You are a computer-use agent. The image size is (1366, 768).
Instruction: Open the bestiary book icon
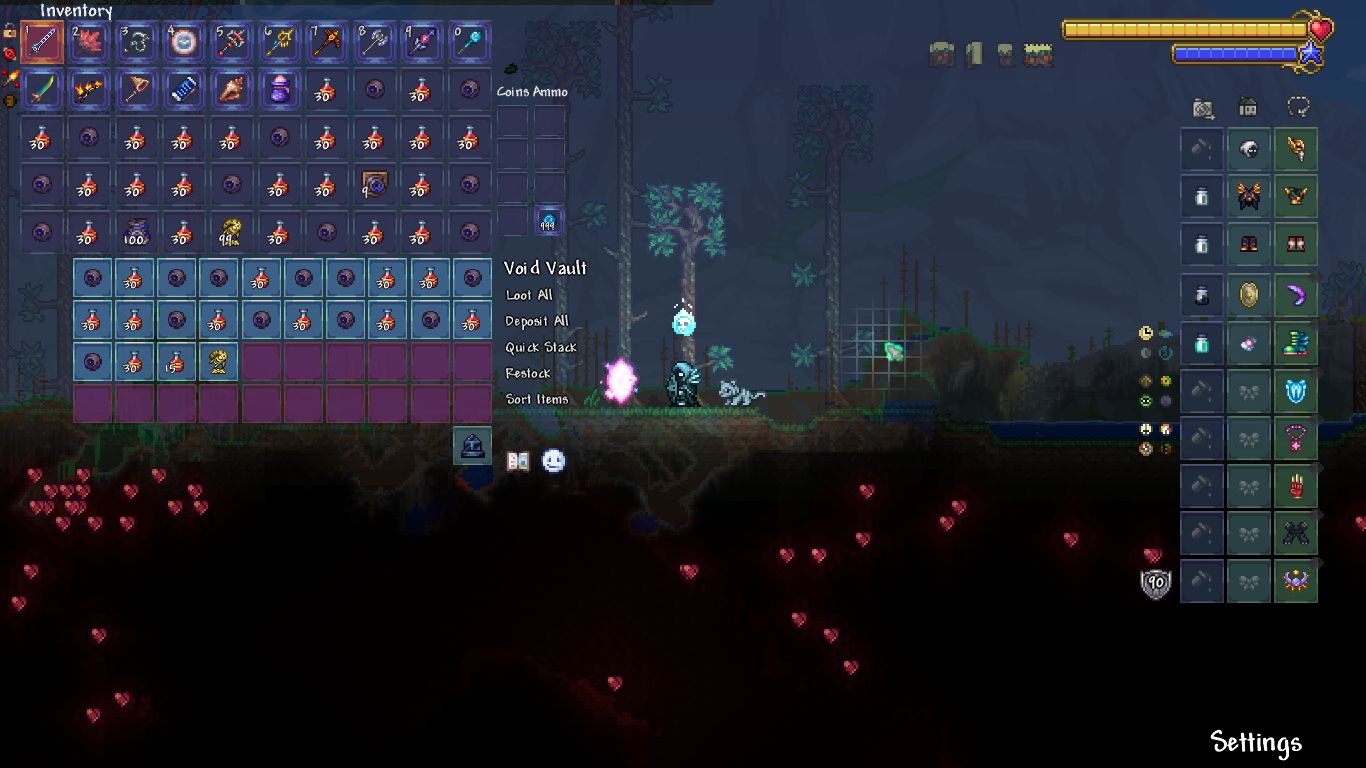(x=518, y=461)
